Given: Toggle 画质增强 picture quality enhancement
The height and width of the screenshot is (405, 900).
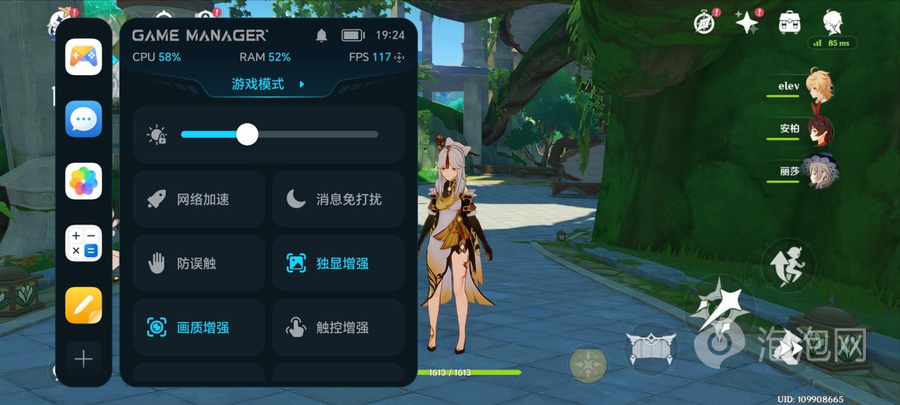Looking at the screenshot, I should (199, 327).
